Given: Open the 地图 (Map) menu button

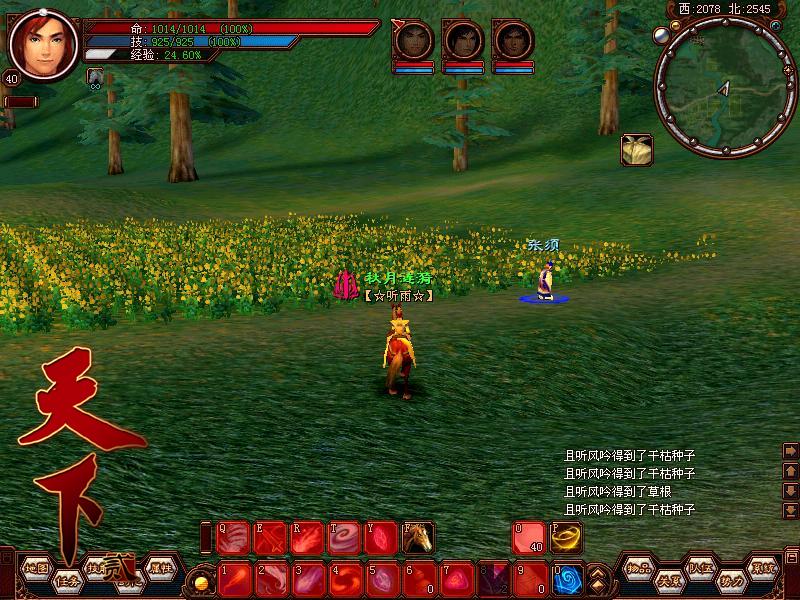Looking at the screenshot, I should [37, 567].
